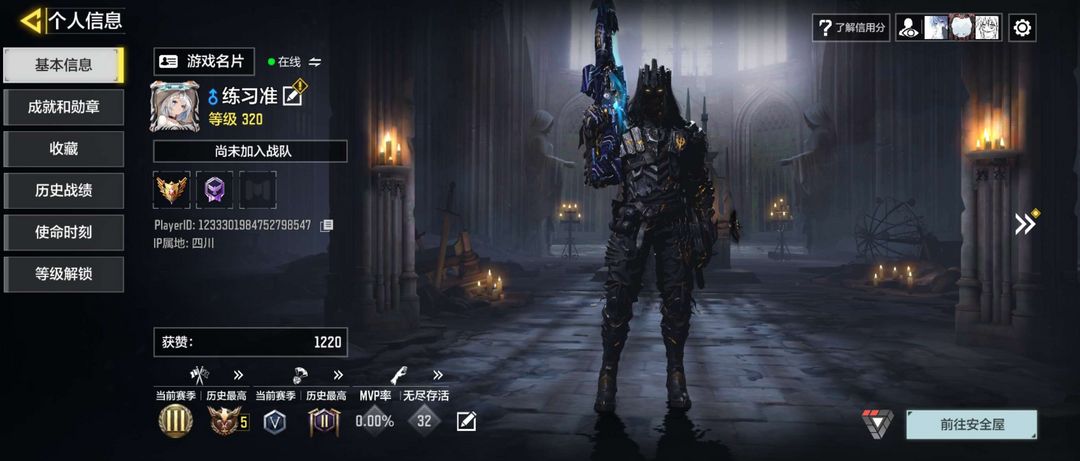Open the gear settings icon

coord(1022,28)
